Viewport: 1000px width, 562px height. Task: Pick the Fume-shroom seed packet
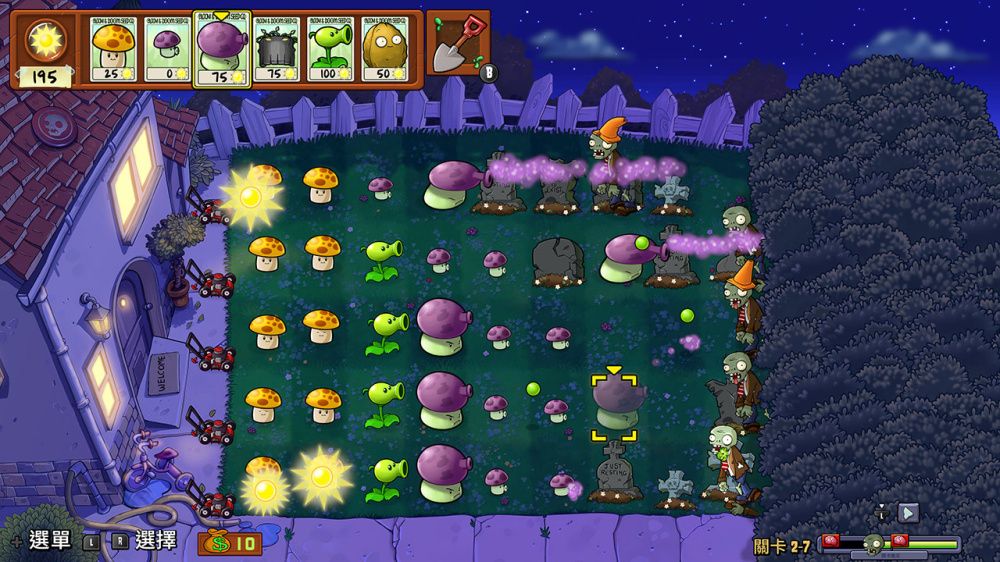(x=221, y=49)
